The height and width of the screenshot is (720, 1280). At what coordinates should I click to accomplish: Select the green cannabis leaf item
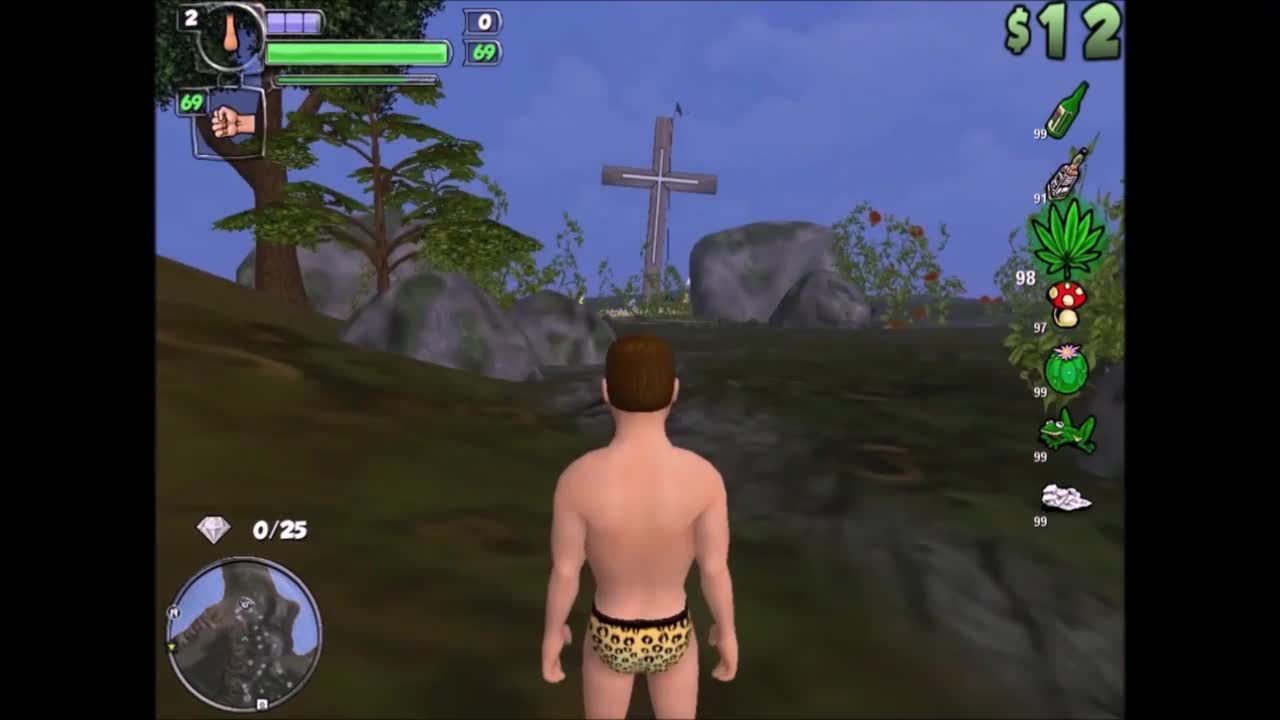click(x=1067, y=238)
